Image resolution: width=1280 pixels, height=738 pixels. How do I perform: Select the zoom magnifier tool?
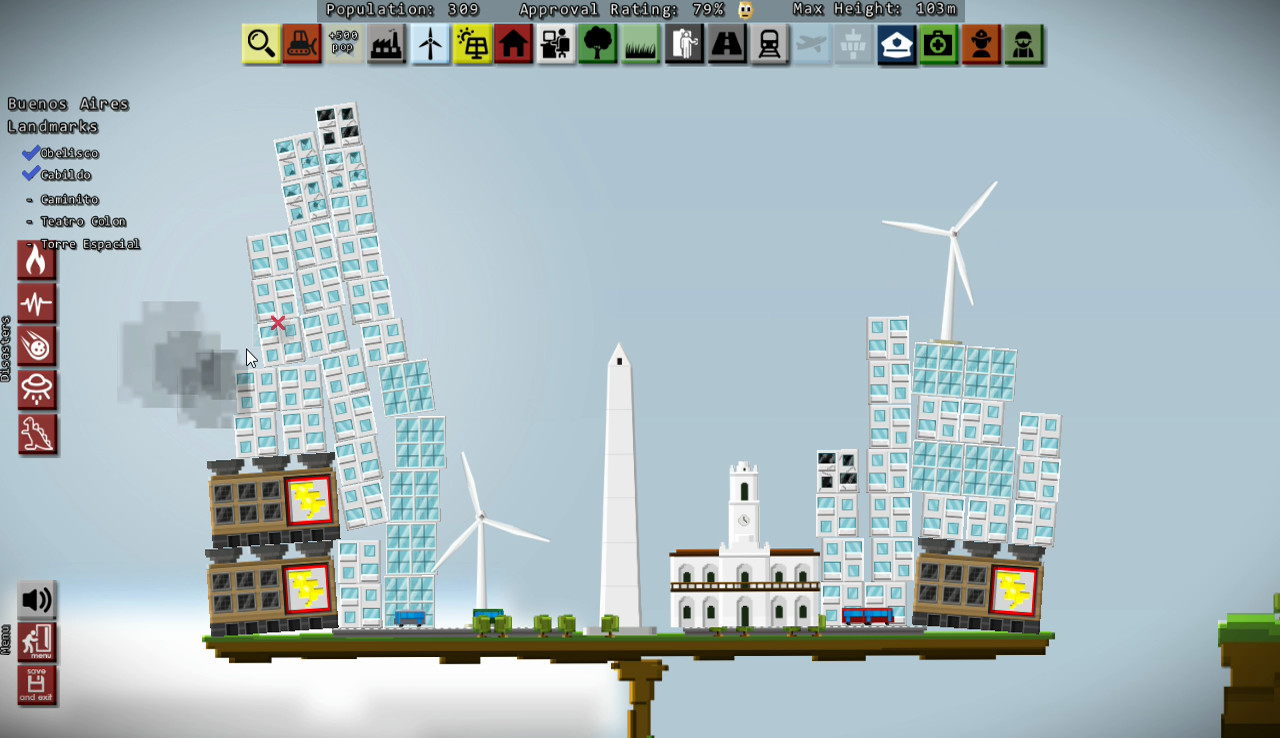(x=260, y=44)
